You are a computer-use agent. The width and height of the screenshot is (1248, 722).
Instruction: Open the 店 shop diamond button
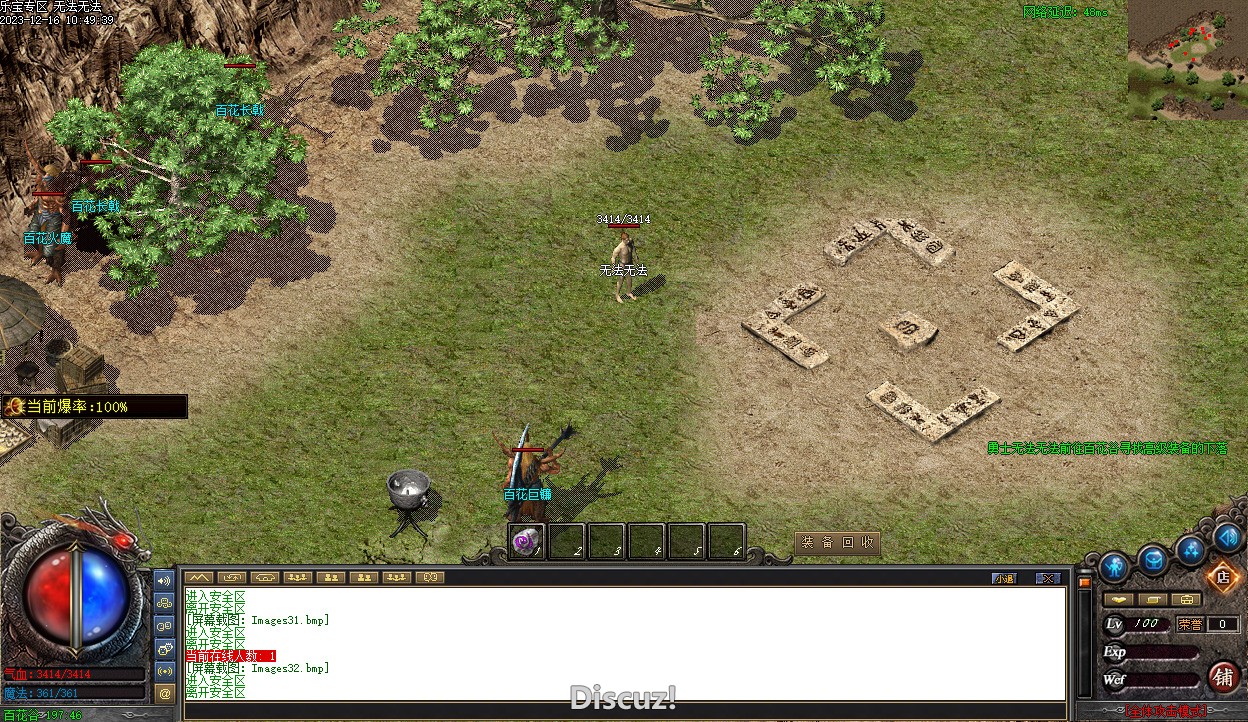tap(1222, 577)
